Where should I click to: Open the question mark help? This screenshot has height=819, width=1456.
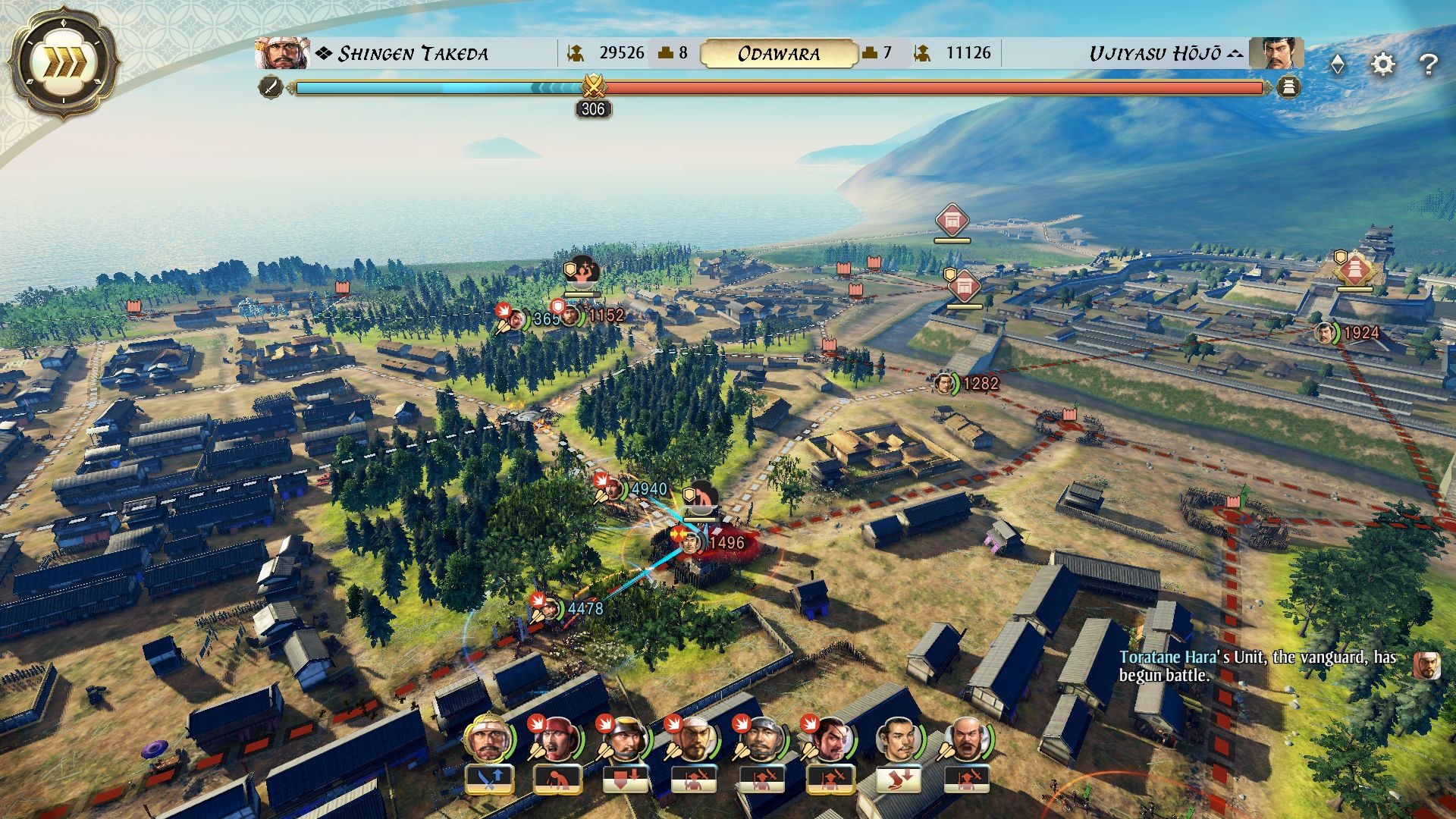(x=1428, y=64)
